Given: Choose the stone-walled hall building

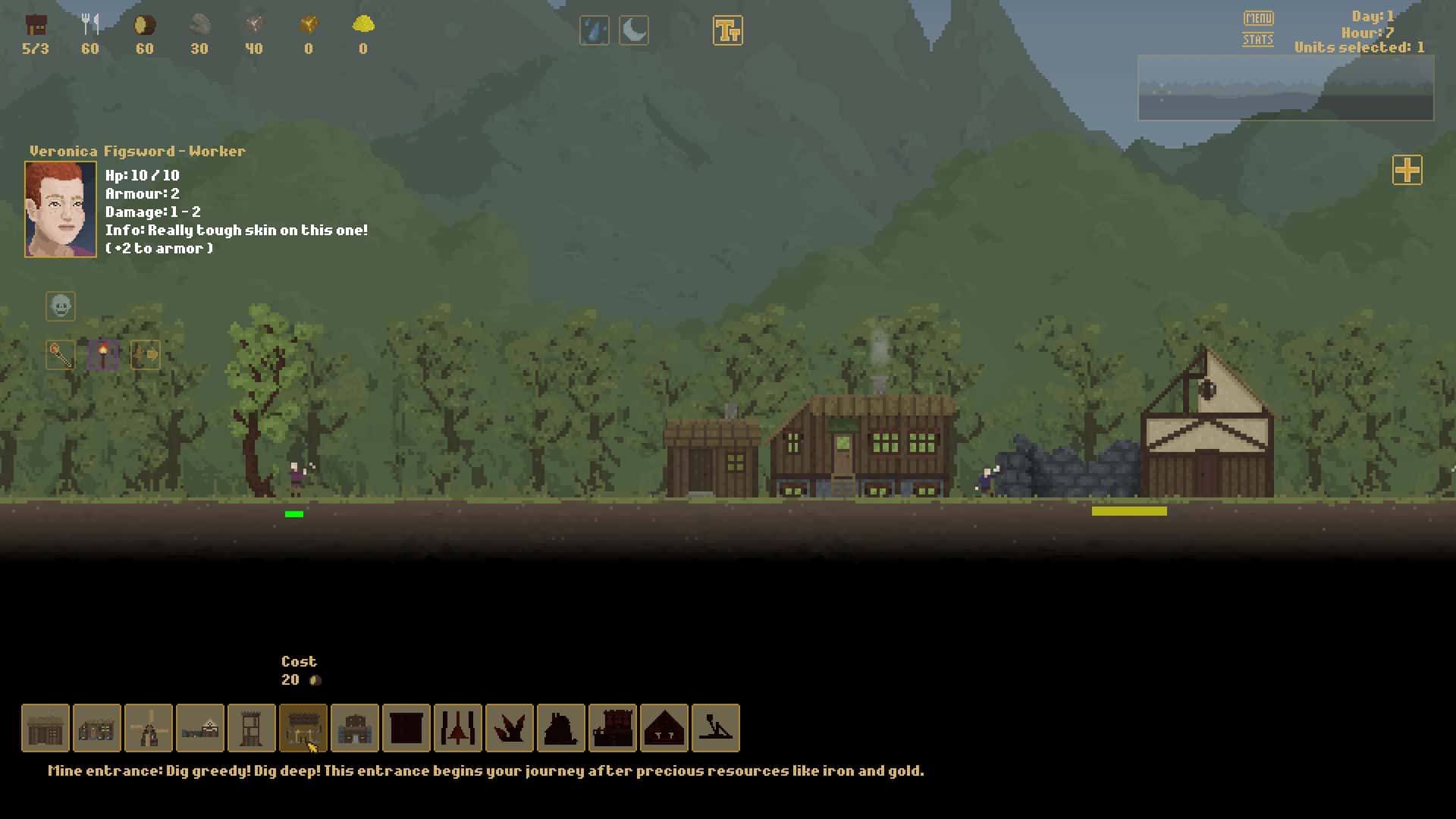Looking at the screenshot, I should click(355, 728).
